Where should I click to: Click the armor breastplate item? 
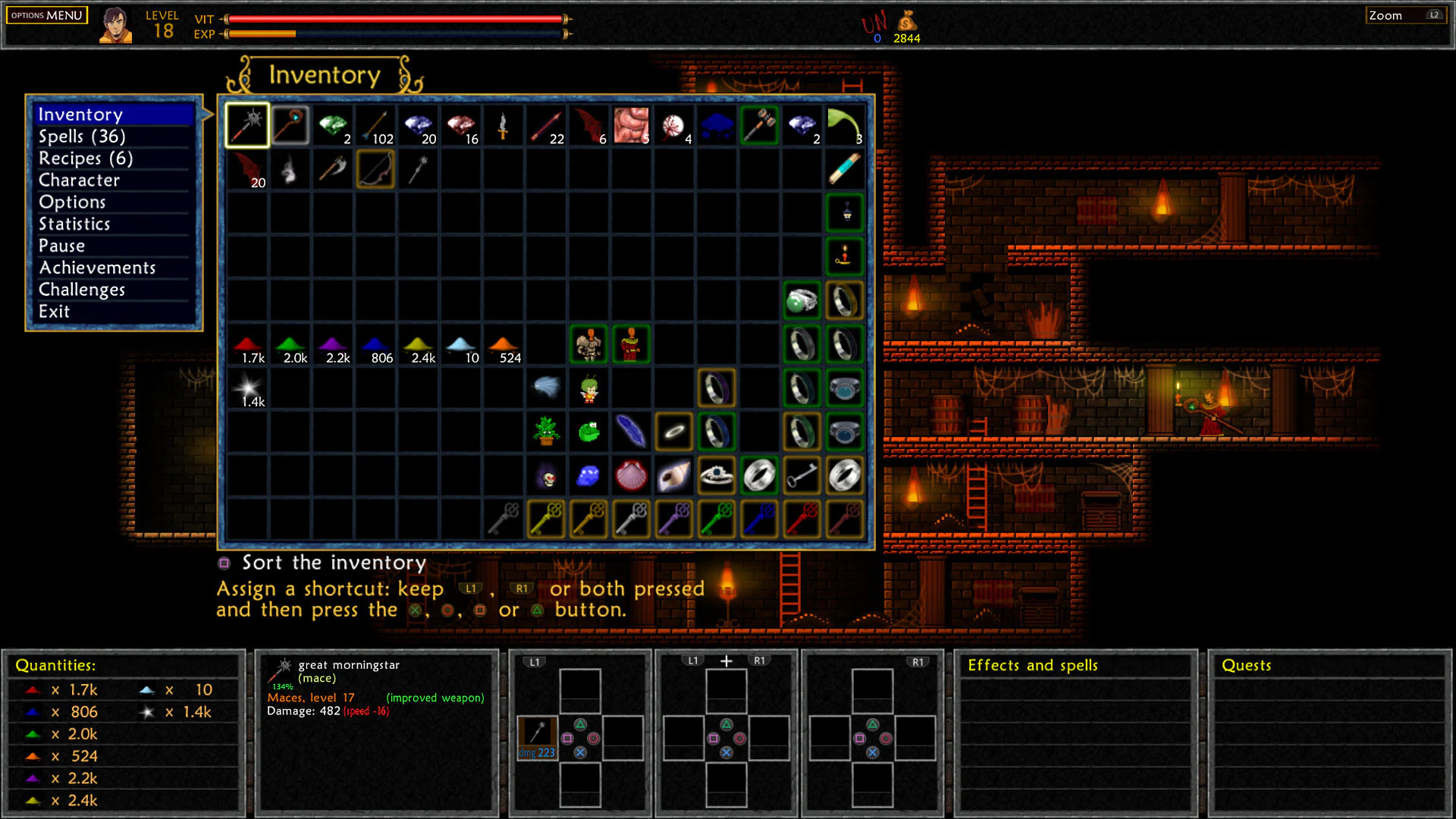pos(588,344)
